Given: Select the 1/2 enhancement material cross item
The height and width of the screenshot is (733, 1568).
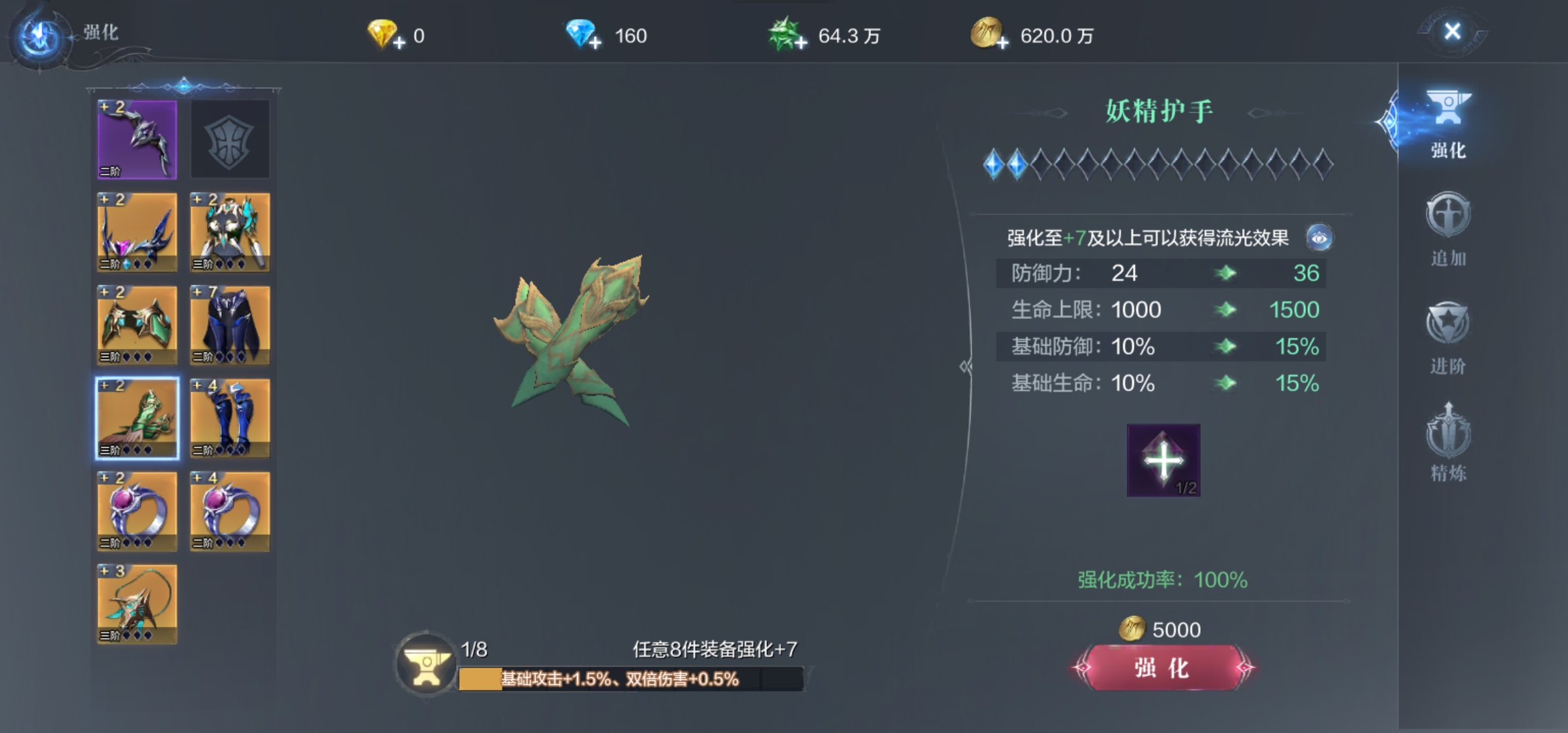Looking at the screenshot, I should [1163, 460].
